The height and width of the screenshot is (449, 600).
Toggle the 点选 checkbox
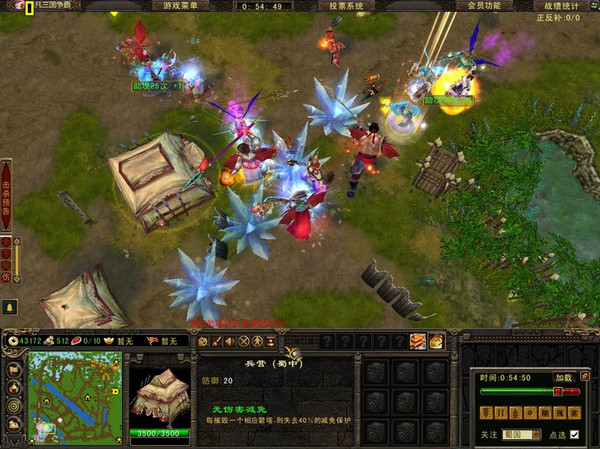[x=575, y=435]
